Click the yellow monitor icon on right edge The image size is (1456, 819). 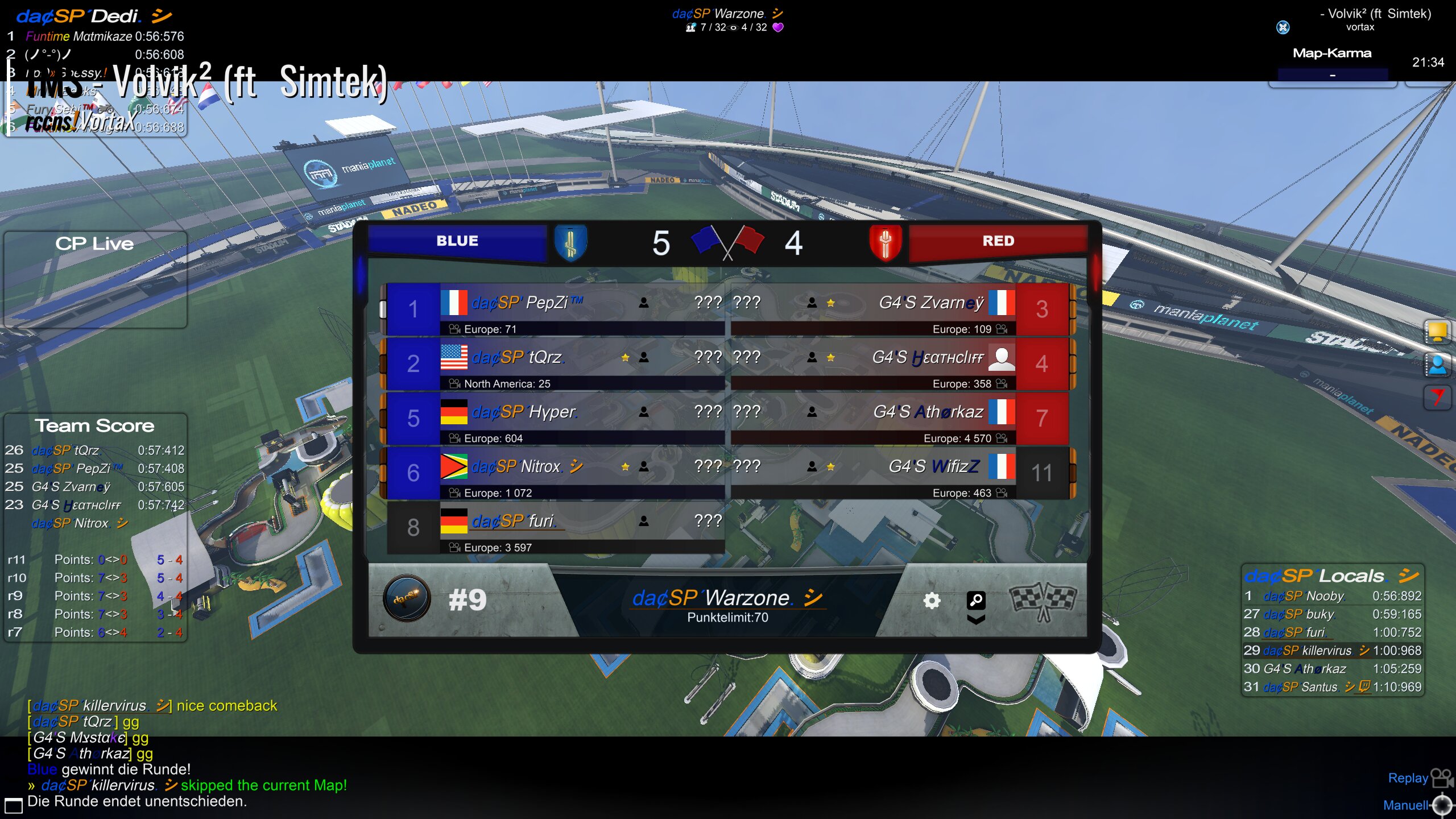pyautogui.click(x=1437, y=331)
